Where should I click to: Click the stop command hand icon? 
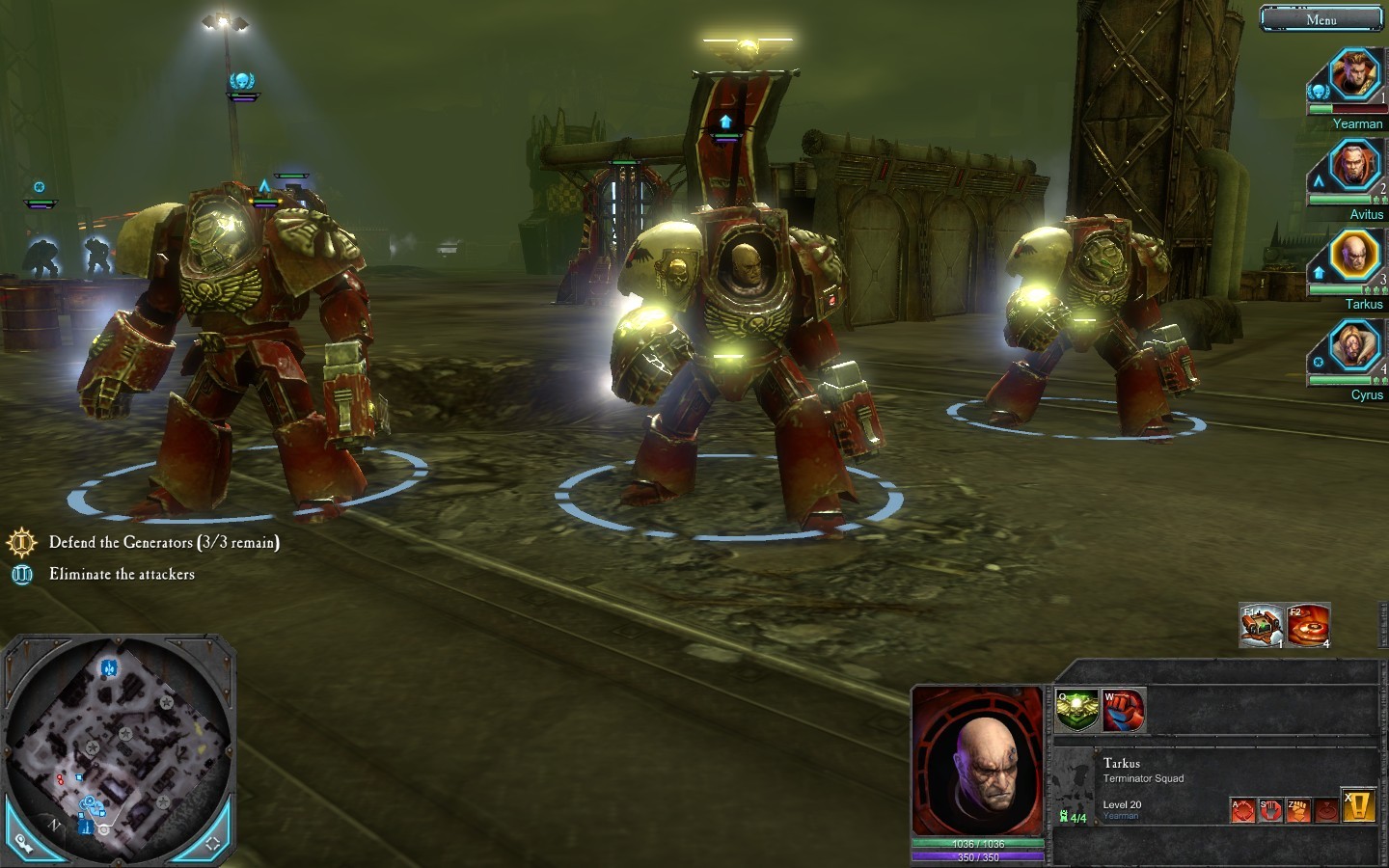(1271, 809)
